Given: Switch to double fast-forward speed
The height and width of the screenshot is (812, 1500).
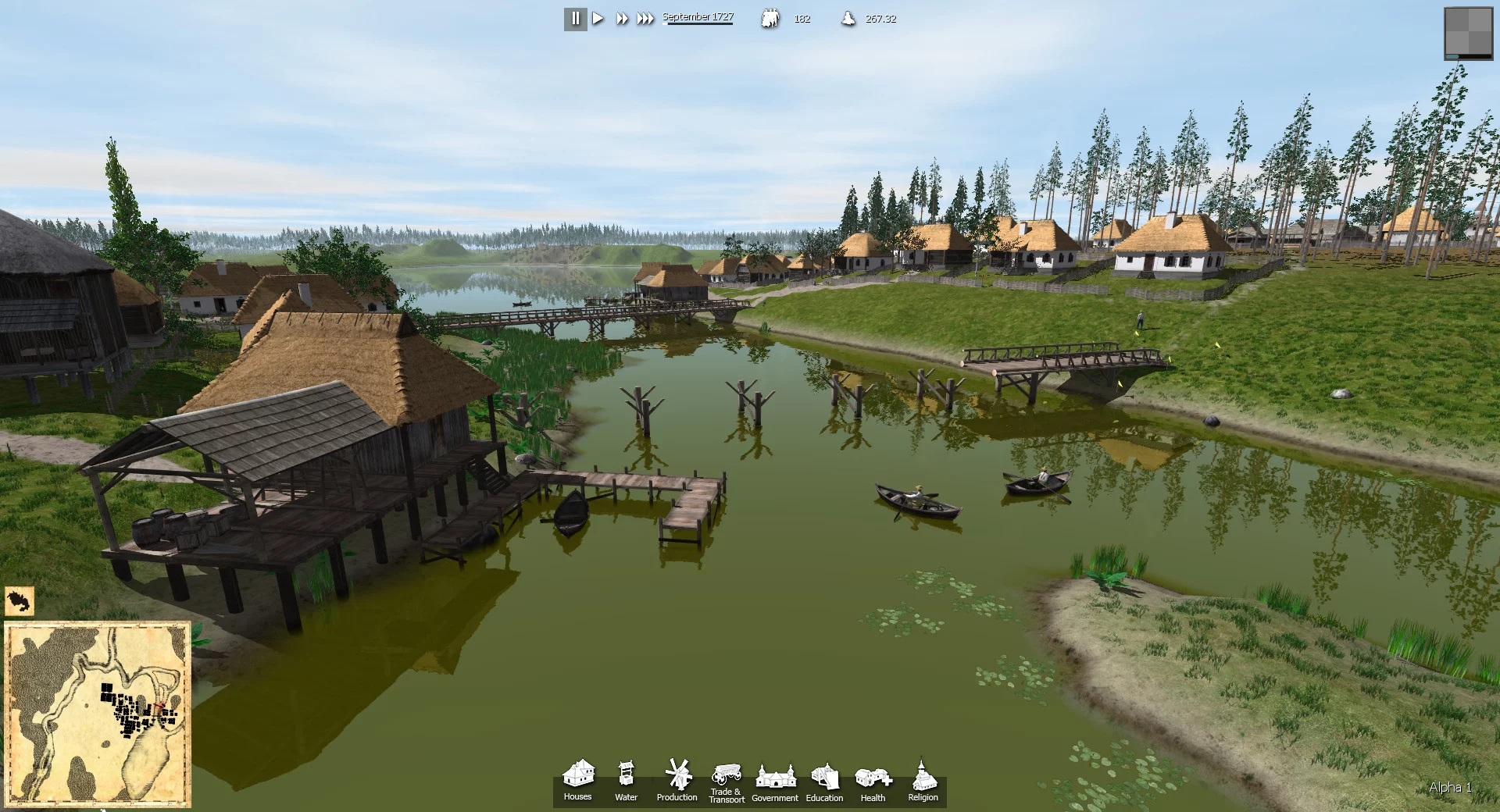Looking at the screenshot, I should (x=622, y=19).
